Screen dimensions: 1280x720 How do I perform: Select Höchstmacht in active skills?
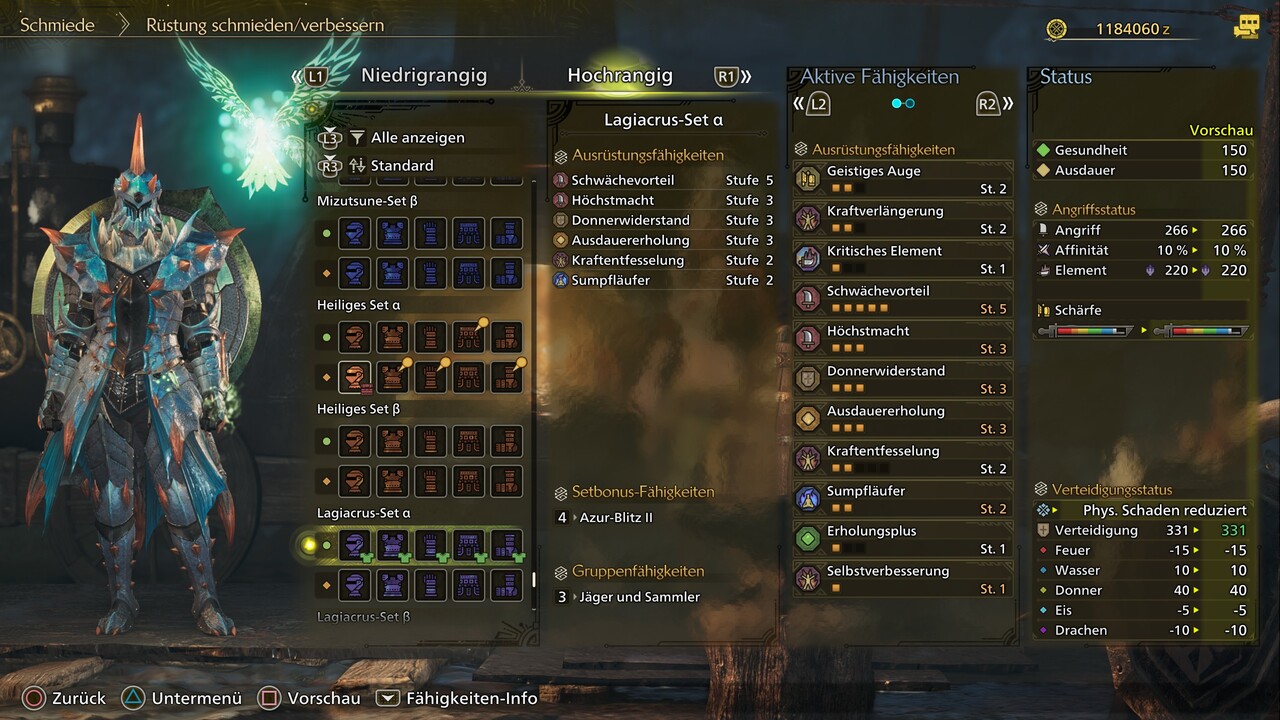(903, 340)
